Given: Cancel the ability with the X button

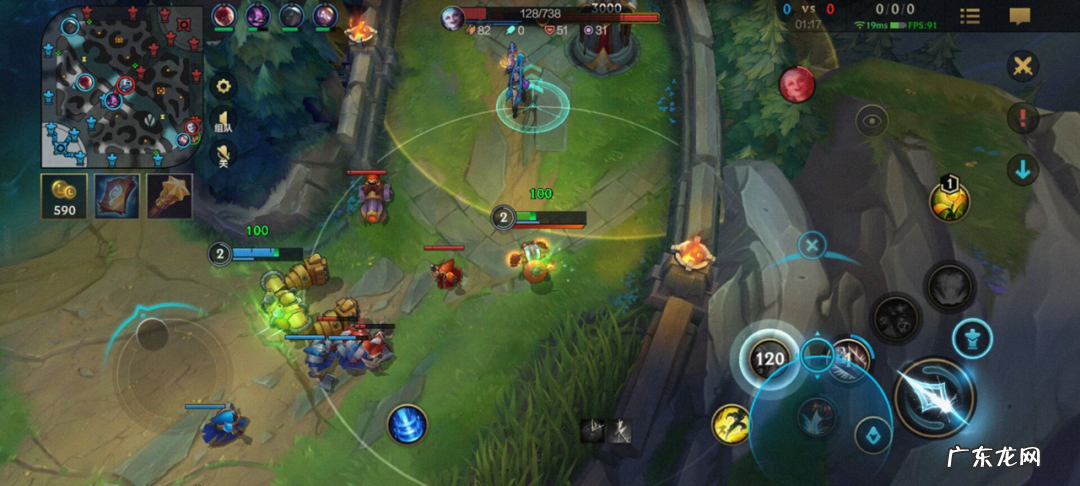Looking at the screenshot, I should tap(813, 244).
